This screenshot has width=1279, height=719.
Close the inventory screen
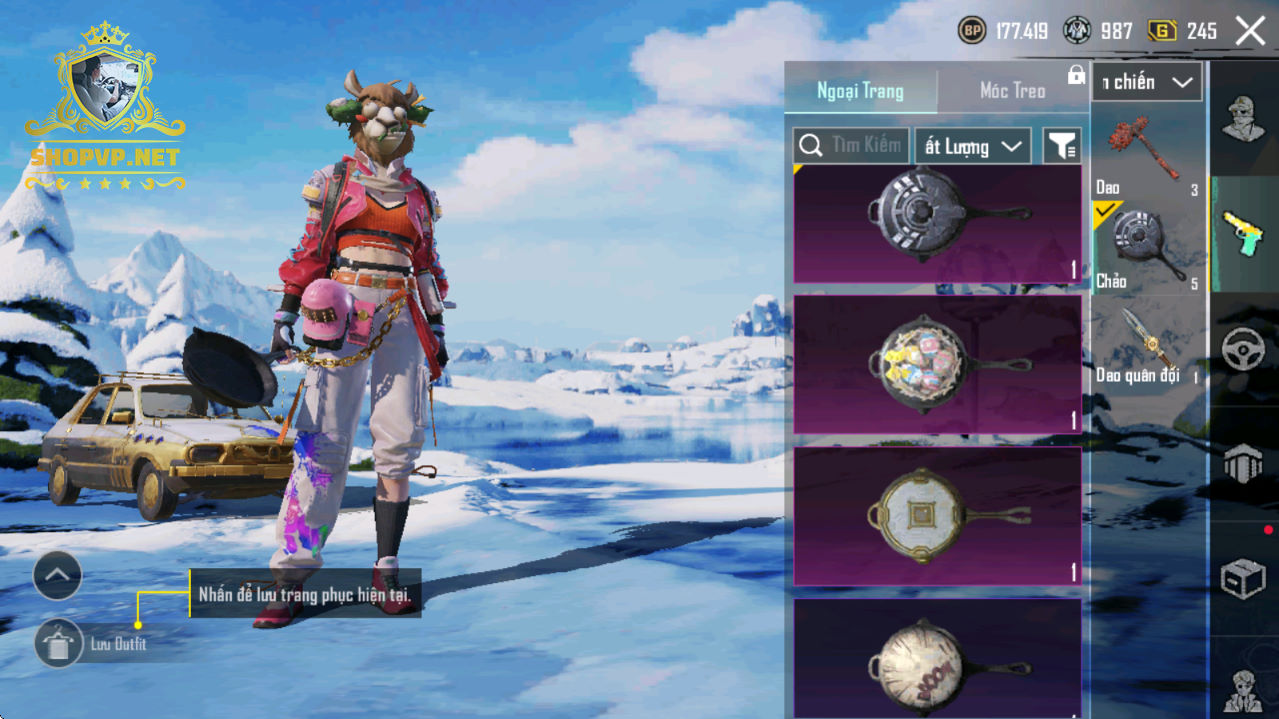(1250, 31)
